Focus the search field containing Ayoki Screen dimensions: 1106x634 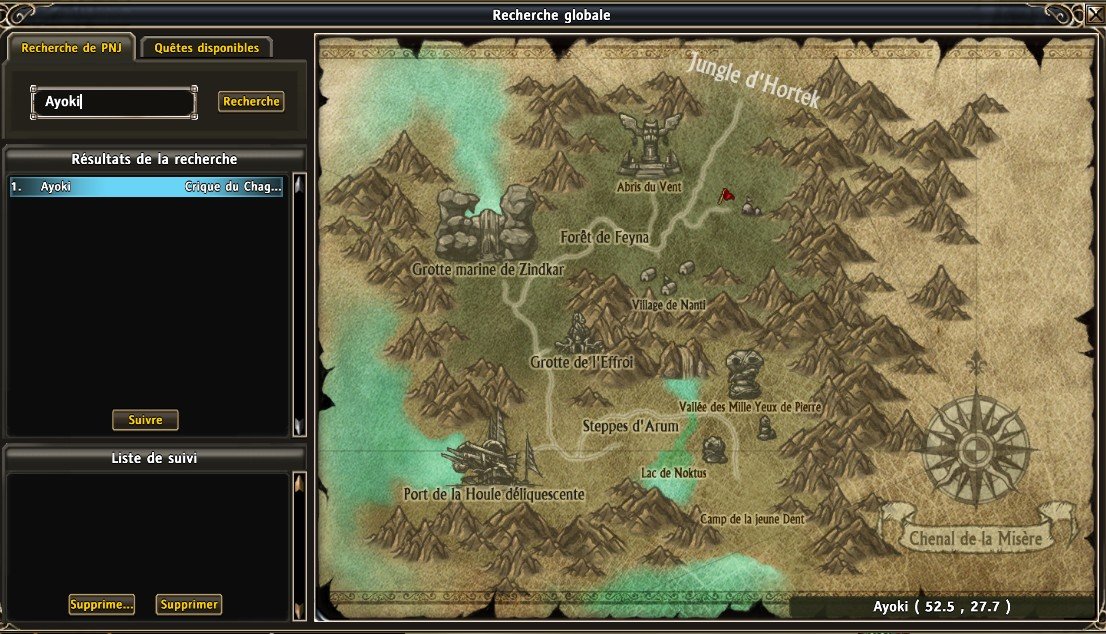point(113,102)
